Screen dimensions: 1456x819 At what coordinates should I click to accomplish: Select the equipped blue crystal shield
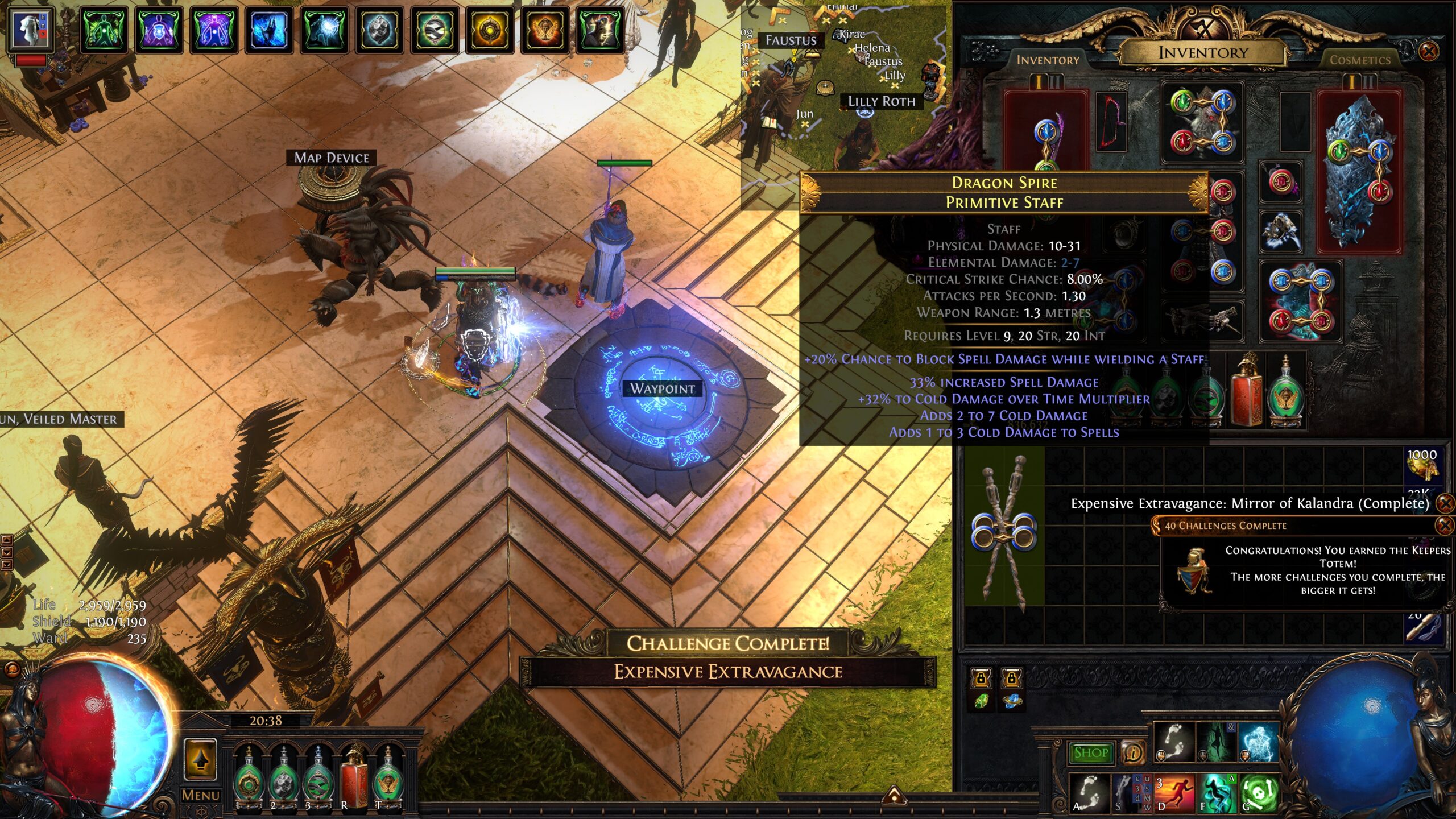coord(1359,171)
